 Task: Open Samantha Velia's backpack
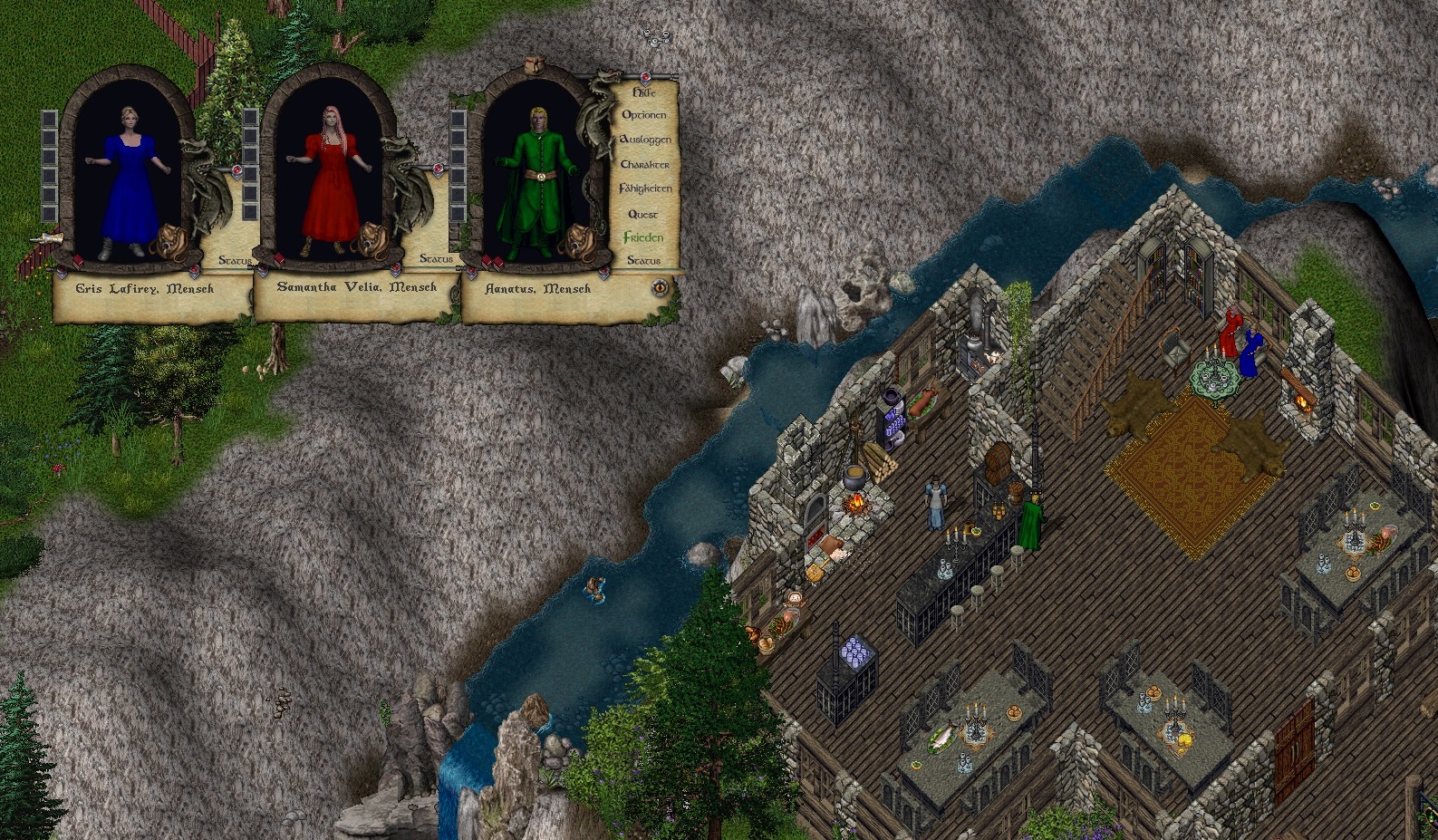coord(372,242)
